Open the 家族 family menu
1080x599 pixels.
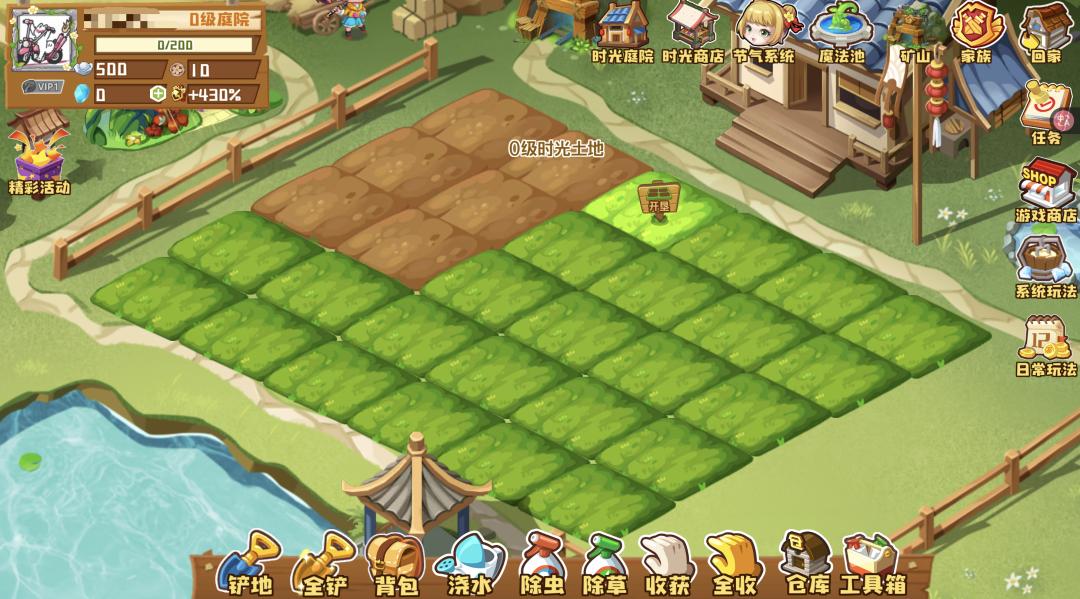tap(976, 32)
